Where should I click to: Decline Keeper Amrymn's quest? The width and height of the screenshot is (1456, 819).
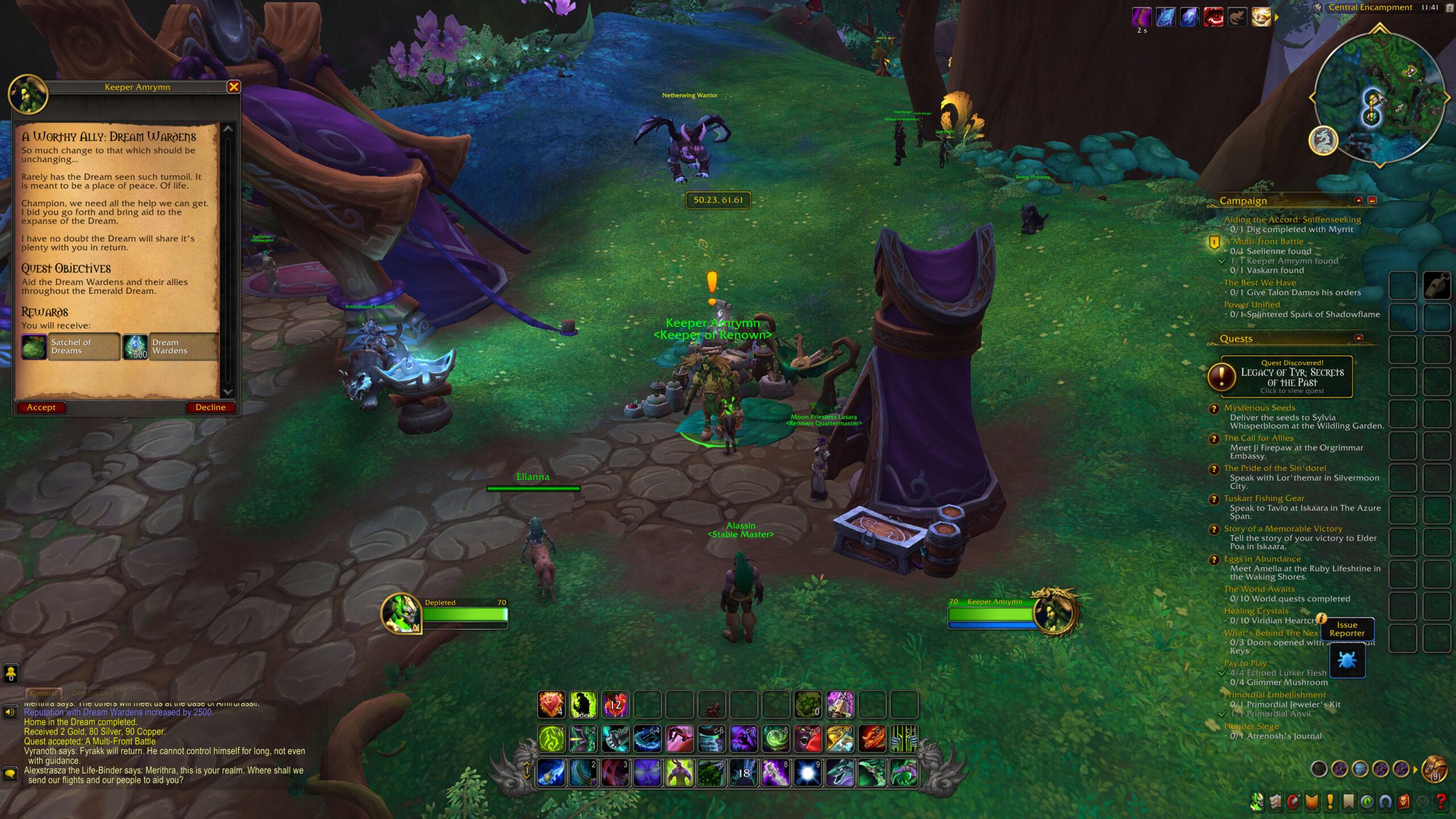pyautogui.click(x=210, y=407)
